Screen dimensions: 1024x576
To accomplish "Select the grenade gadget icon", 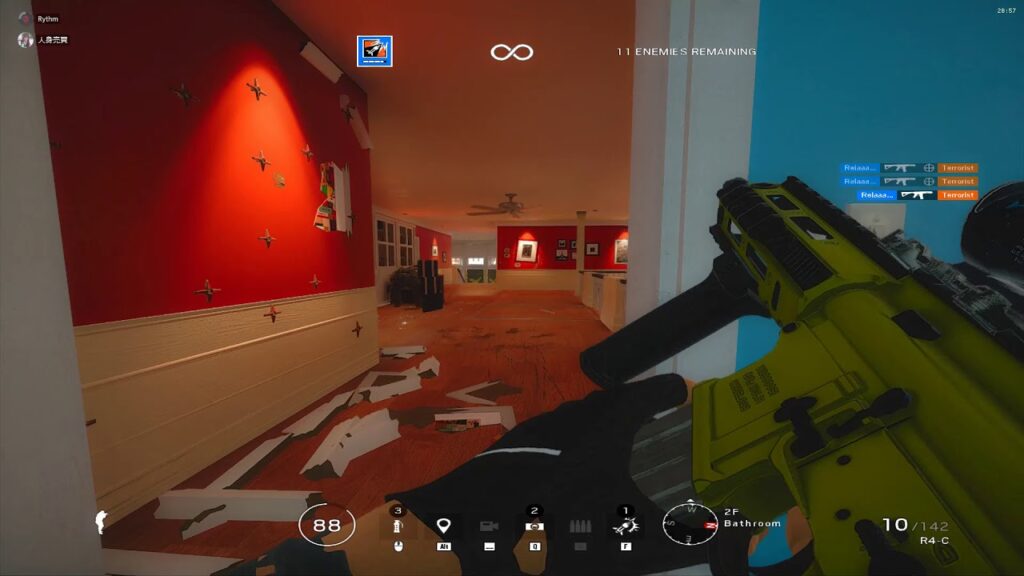I will pyautogui.click(x=398, y=526).
